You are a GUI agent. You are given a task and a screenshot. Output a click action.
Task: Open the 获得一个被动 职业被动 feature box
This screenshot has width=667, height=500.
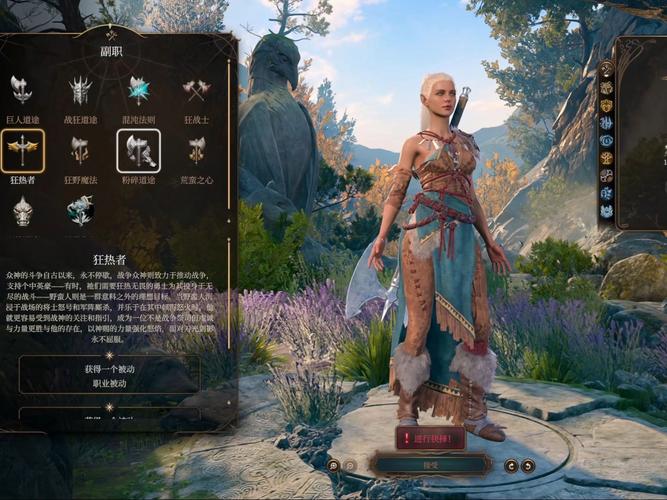[x=108, y=374]
